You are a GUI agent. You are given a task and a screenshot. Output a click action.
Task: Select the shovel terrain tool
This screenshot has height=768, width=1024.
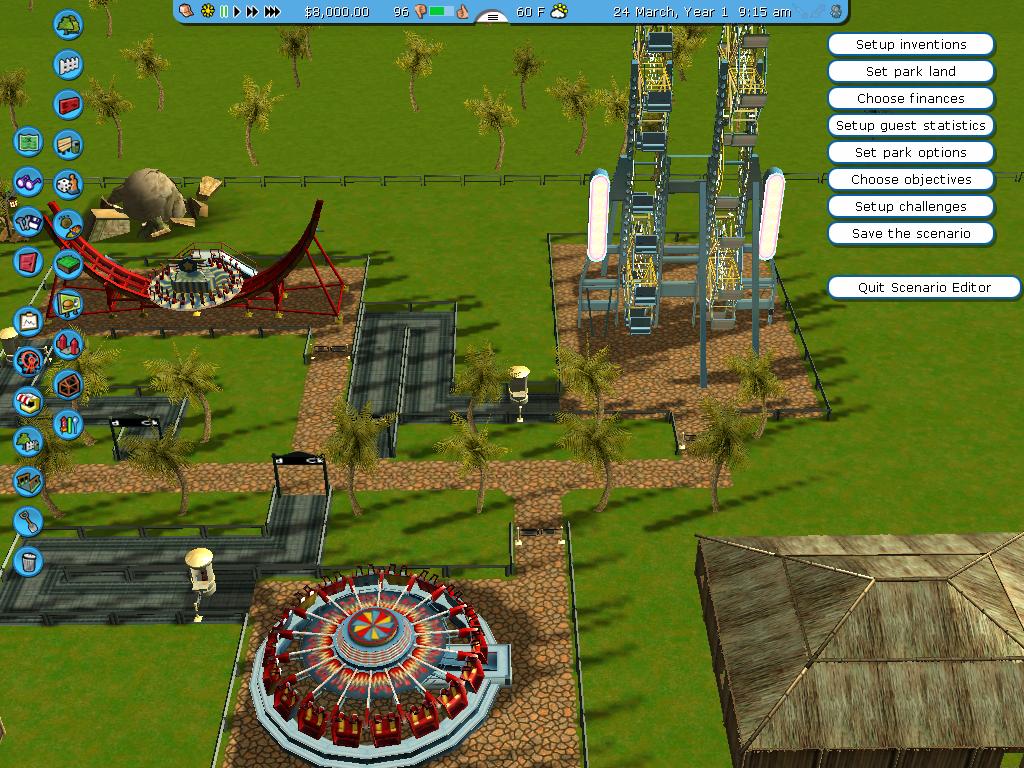[28, 520]
